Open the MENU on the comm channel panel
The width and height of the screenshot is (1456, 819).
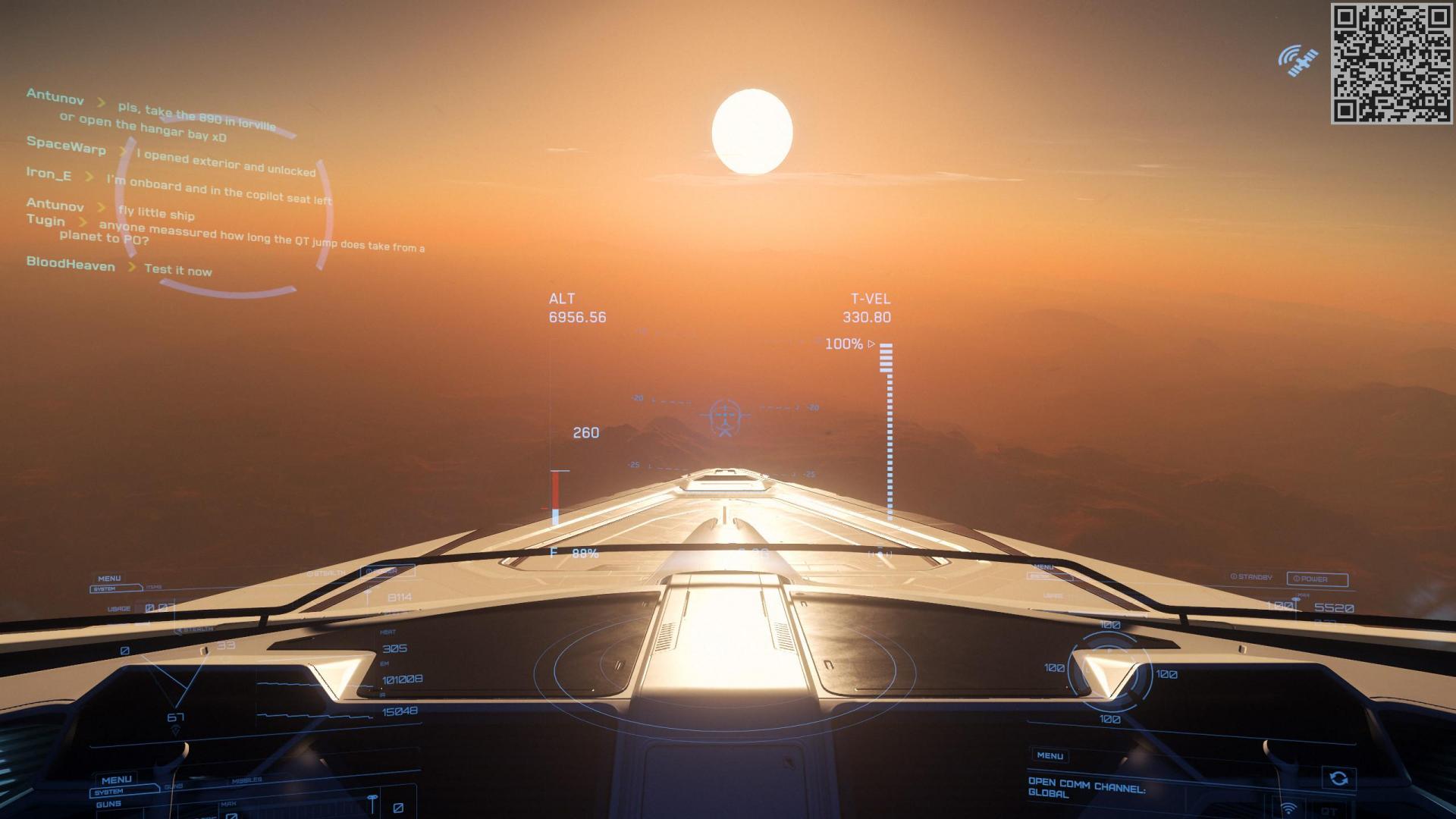coord(1050,756)
